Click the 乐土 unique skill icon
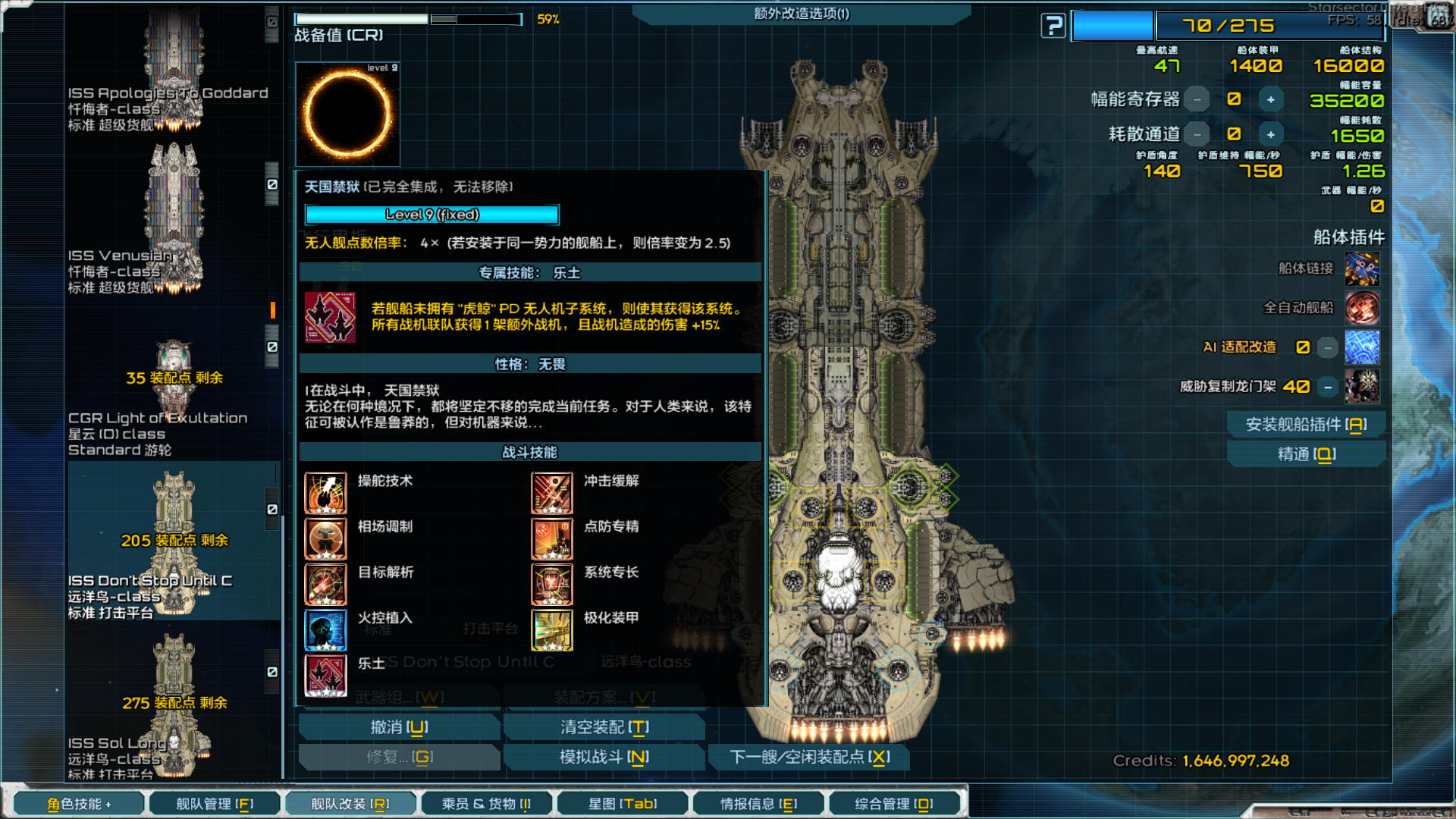The width and height of the screenshot is (1456, 819). coord(325,675)
